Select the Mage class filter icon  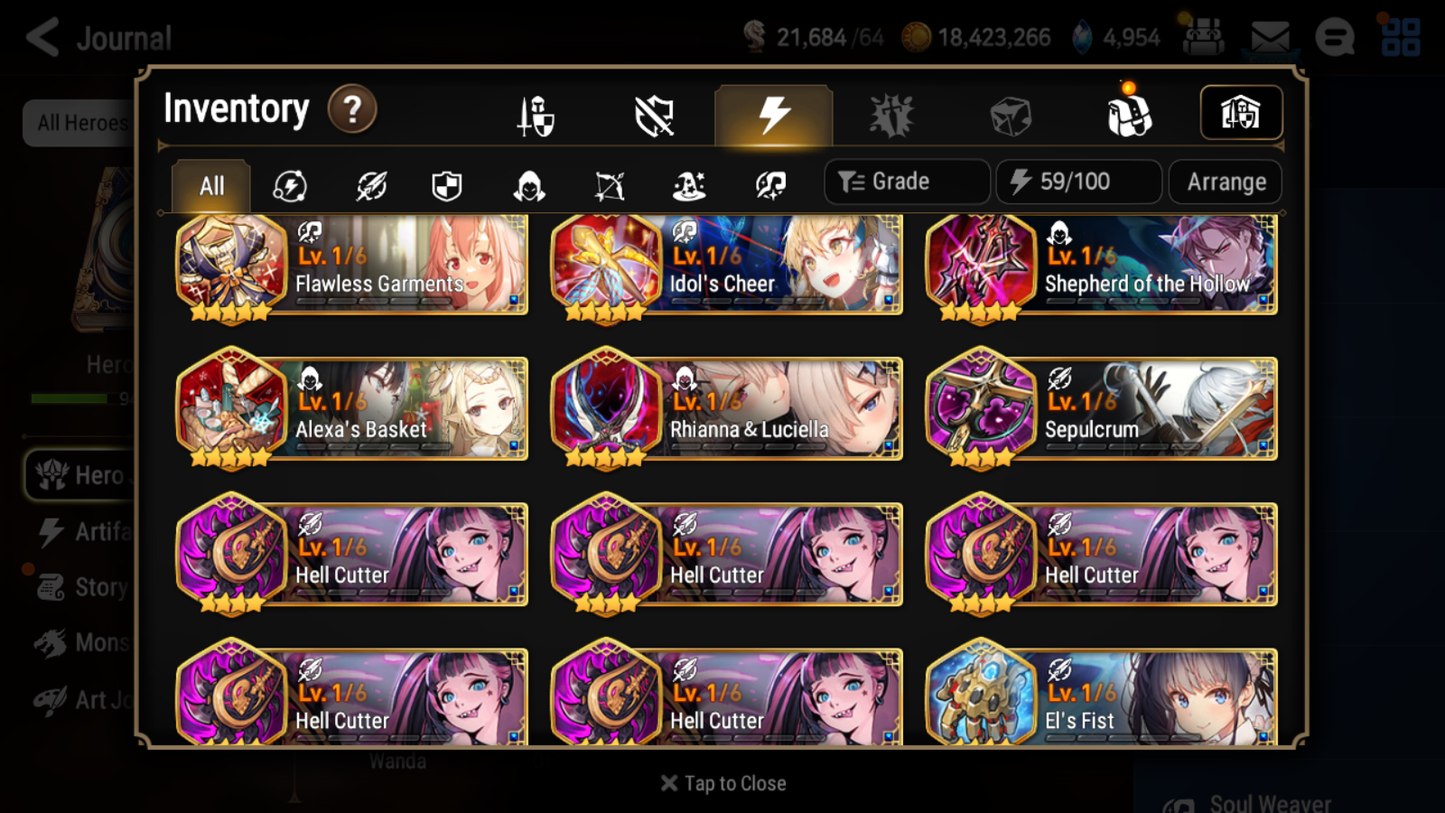(x=688, y=183)
